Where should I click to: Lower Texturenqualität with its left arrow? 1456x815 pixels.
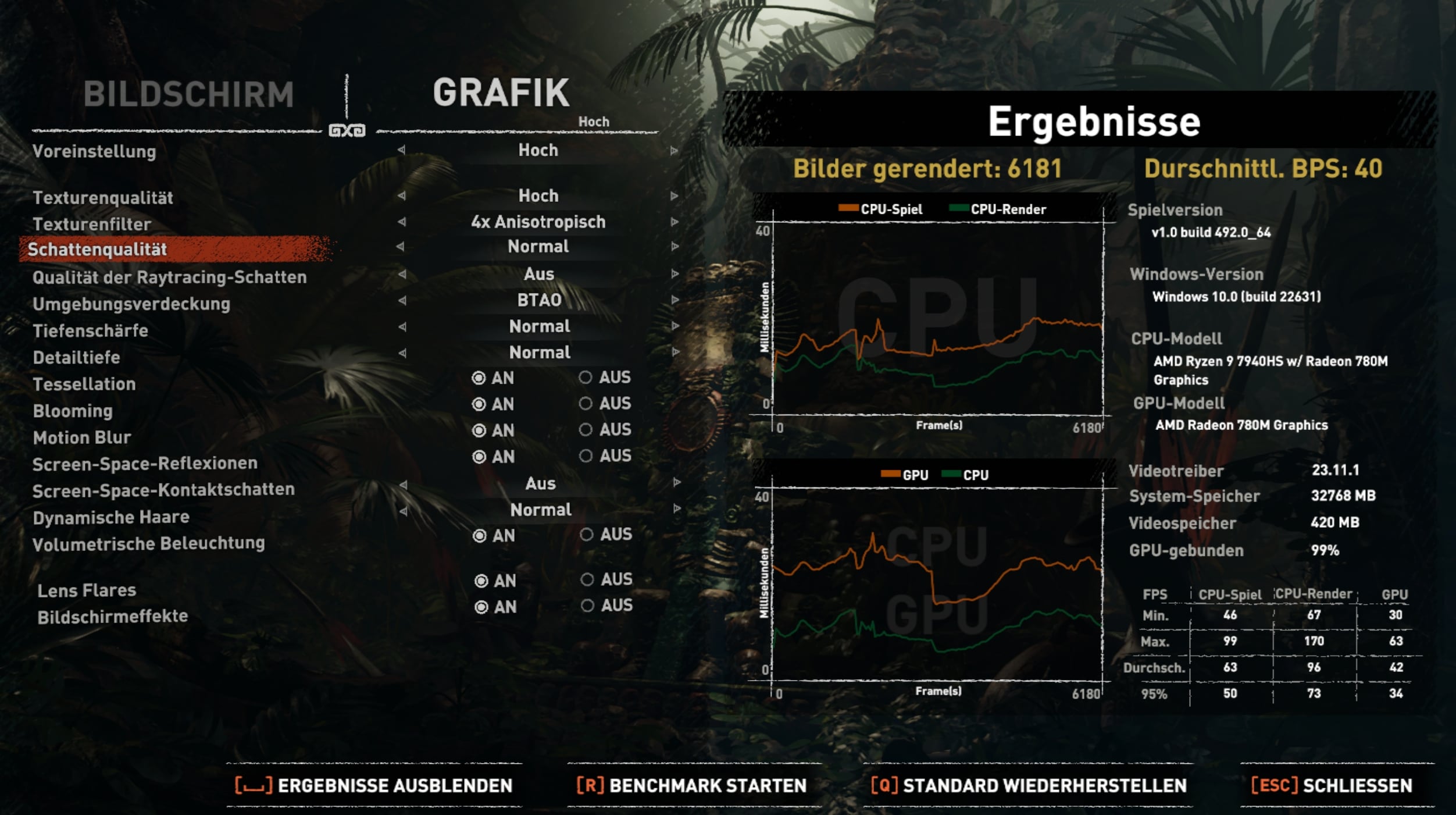click(401, 196)
